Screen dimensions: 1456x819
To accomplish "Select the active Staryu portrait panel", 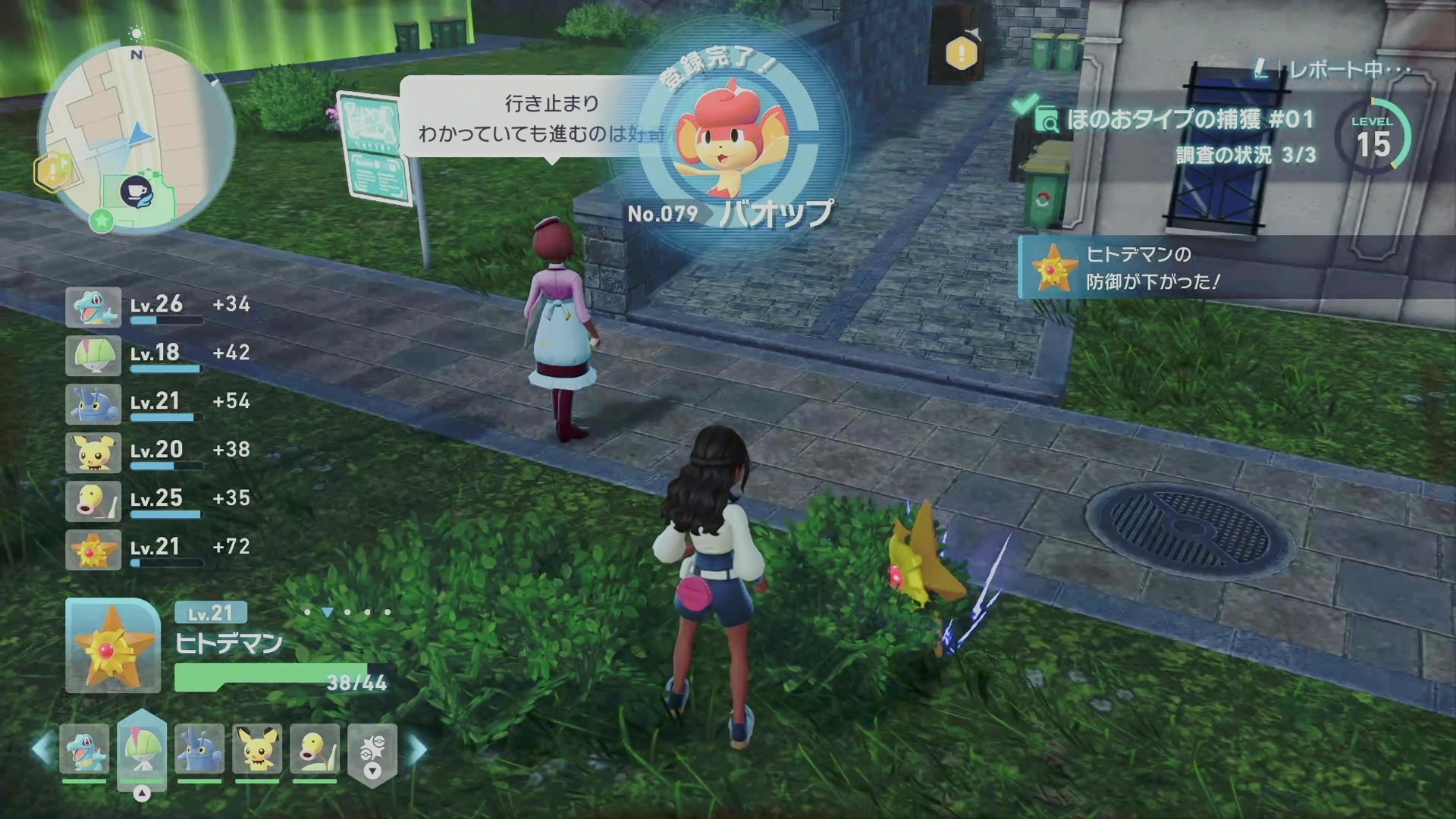I will pos(112,646).
